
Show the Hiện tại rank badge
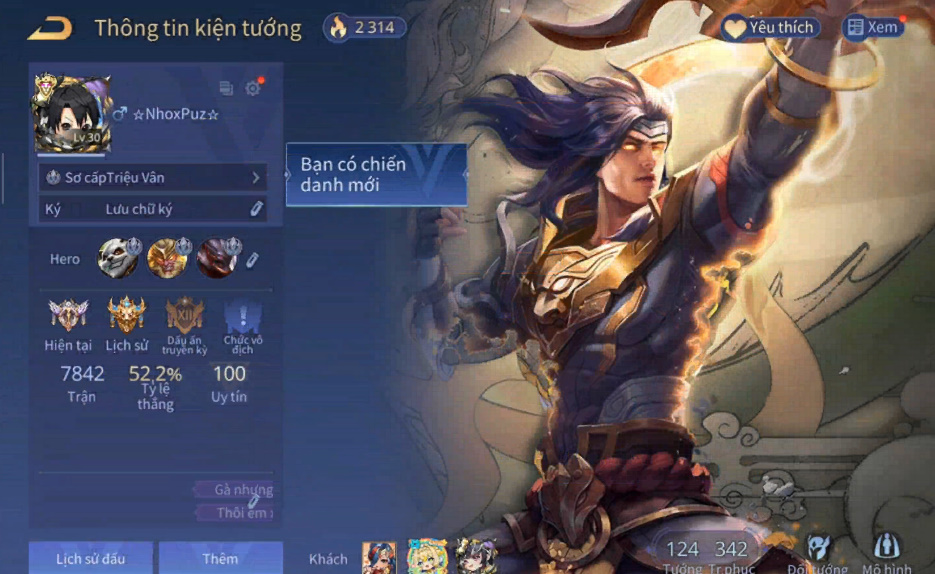point(68,316)
